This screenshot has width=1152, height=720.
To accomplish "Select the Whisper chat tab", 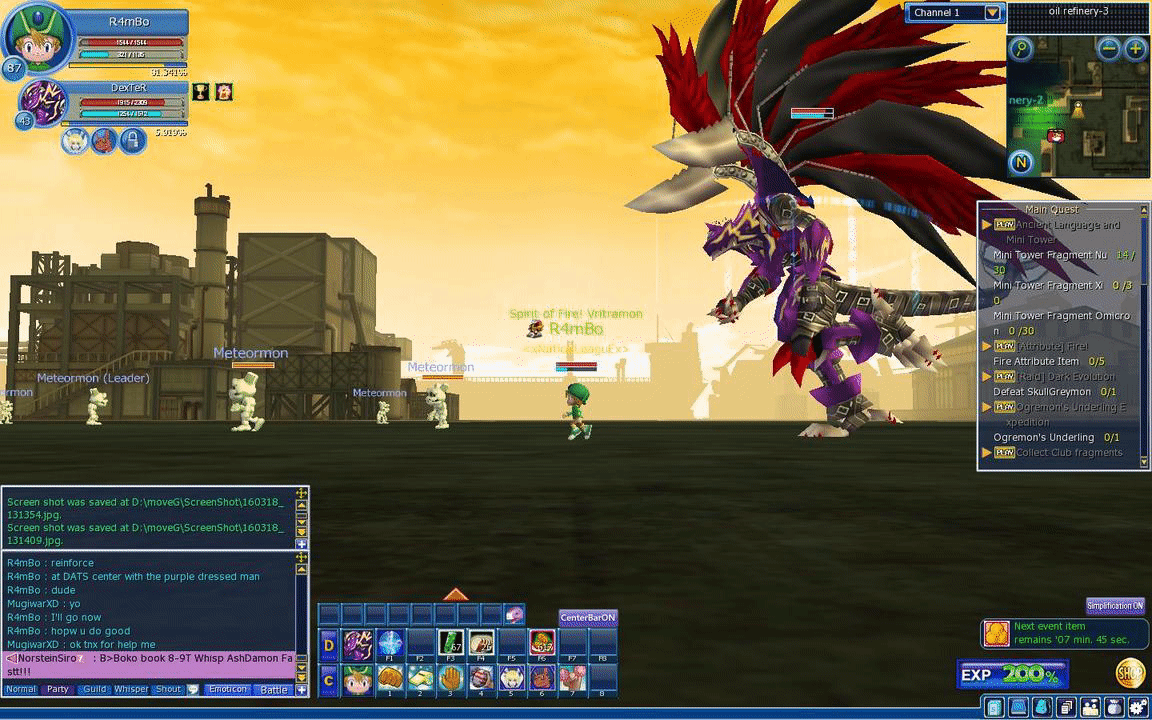I will pyautogui.click(x=131, y=689).
